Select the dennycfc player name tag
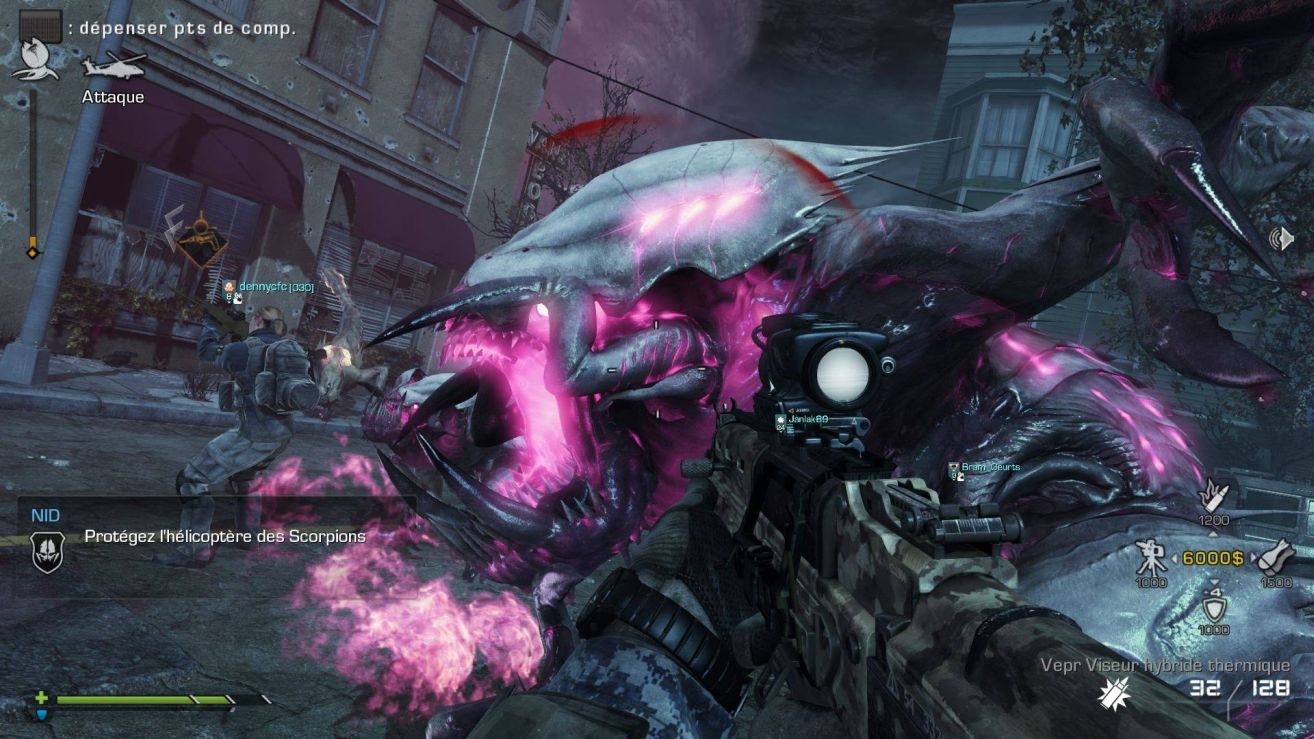 pyautogui.click(x=275, y=287)
